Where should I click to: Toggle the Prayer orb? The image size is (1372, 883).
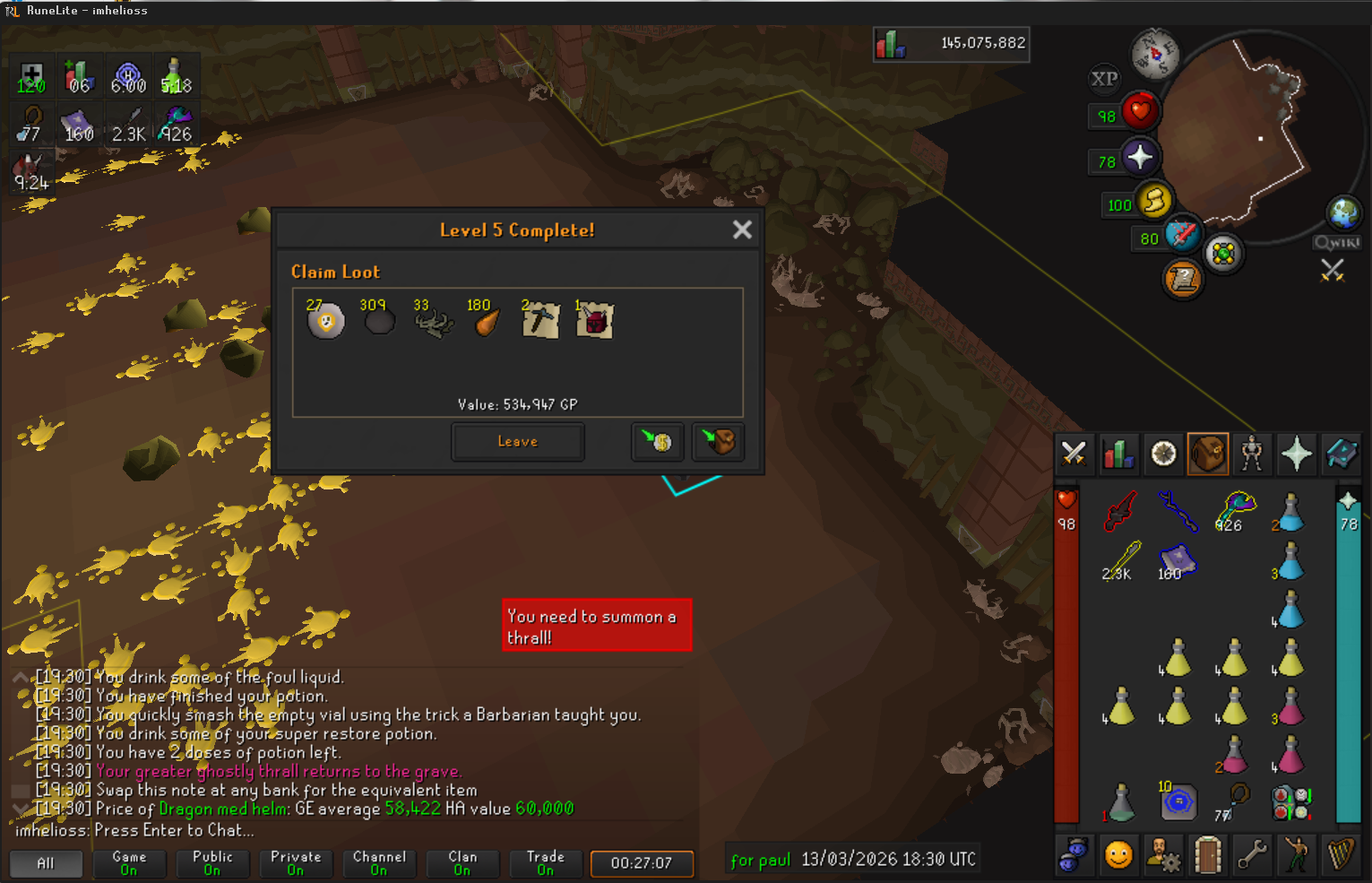click(x=1140, y=158)
